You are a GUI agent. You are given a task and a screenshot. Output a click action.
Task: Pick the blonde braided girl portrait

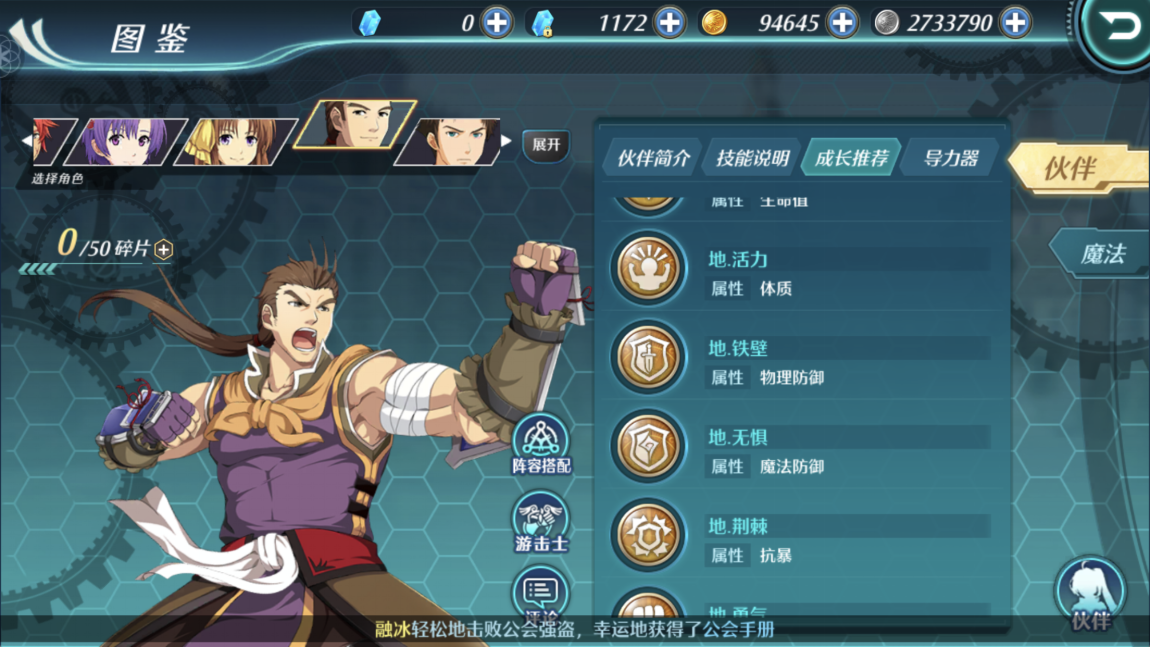pyautogui.click(x=235, y=141)
